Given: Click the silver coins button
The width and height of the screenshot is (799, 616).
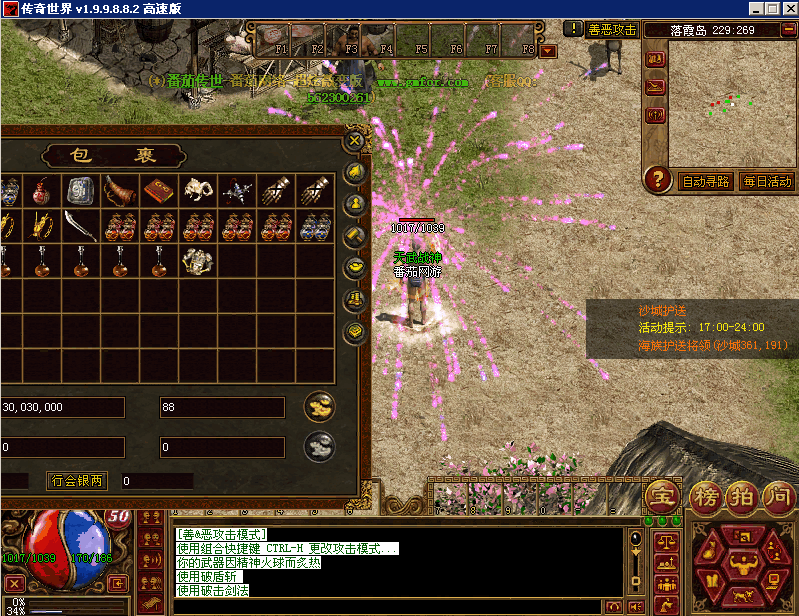Looking at the screenshot, I should click(319, 446).
